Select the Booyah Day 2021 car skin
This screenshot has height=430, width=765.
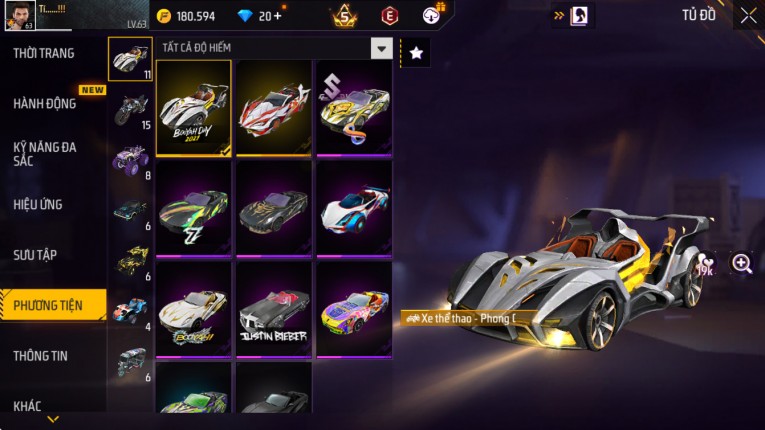point(194,107)
